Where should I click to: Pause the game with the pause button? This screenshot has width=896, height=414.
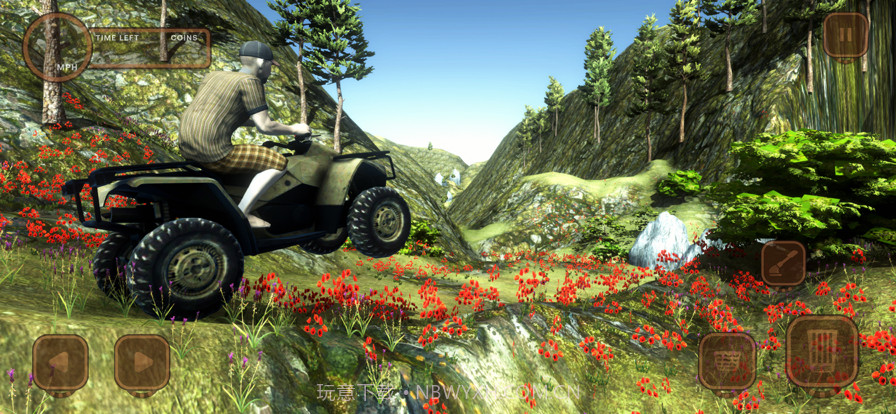pos(845,37)
